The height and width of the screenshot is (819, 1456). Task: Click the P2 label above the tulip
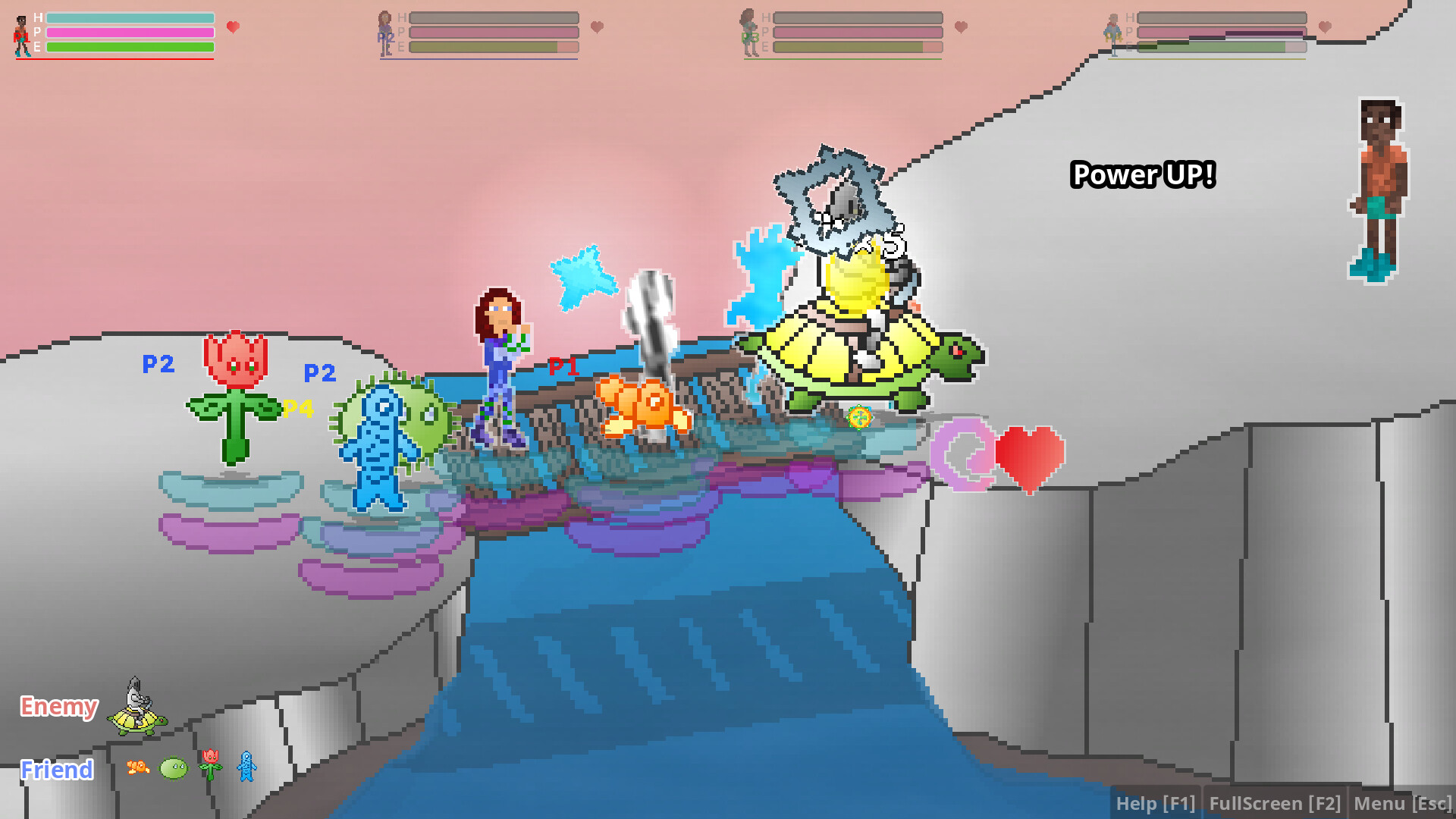[158, 365]
